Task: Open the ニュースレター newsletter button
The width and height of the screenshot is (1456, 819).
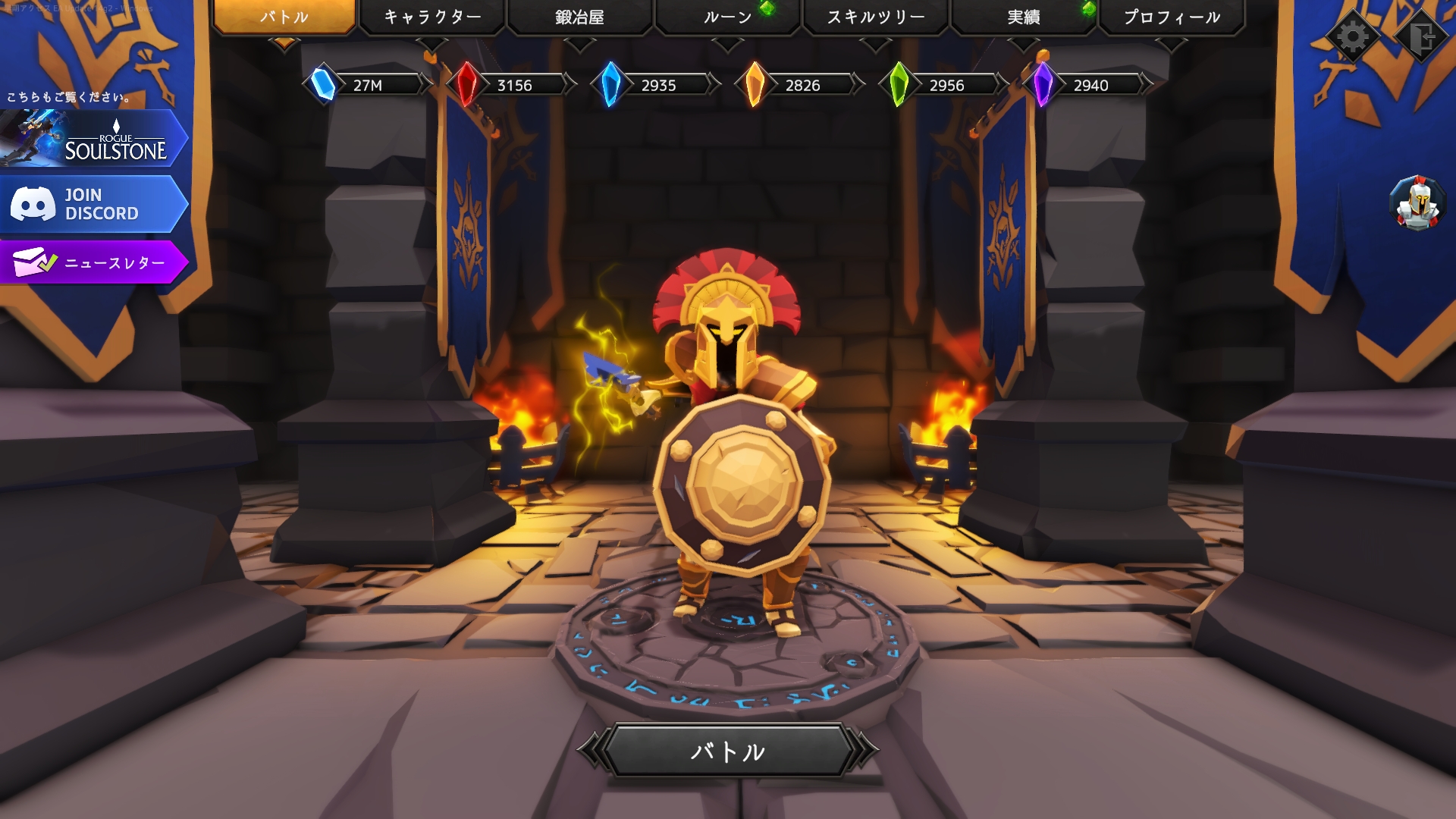Action: pos(93,262)
